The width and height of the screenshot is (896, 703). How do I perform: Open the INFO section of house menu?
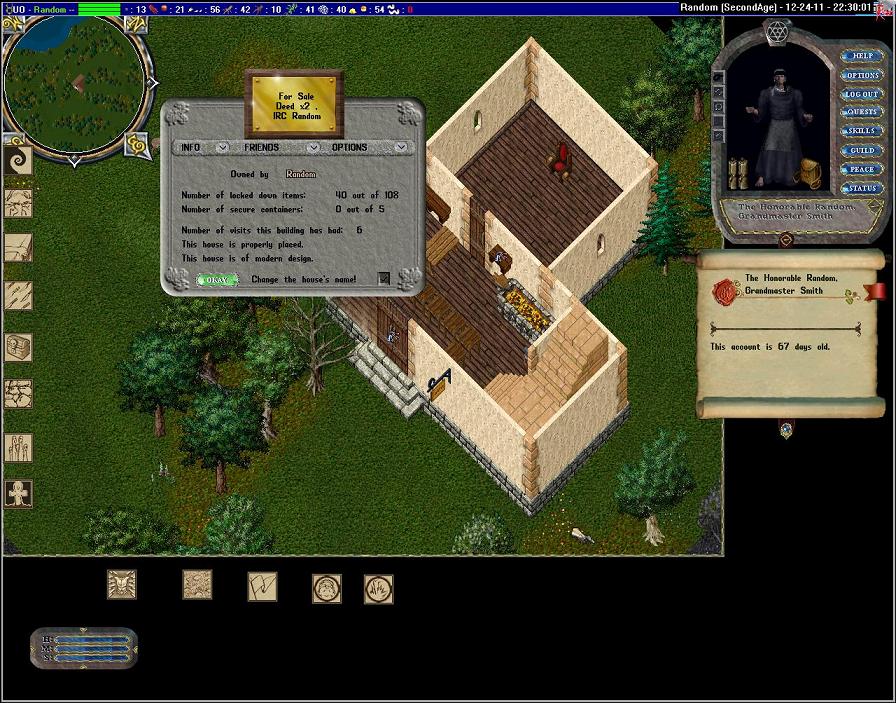(190, 147)
